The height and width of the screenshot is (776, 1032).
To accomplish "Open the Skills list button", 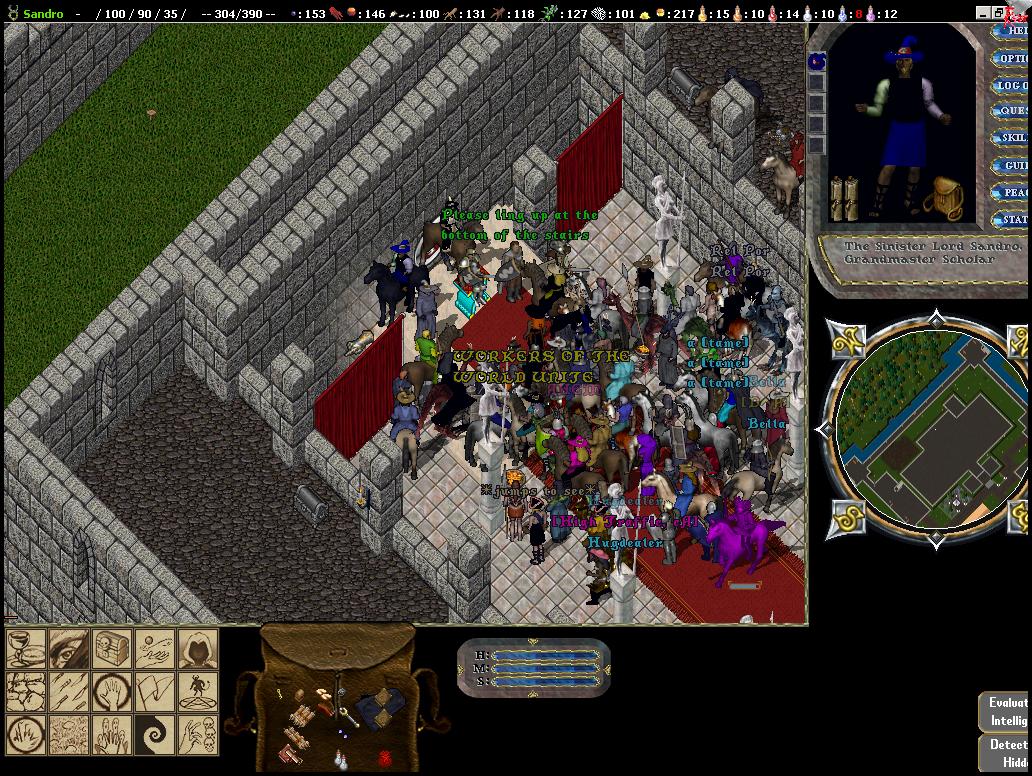I will pyautogui.click(x=1013, y=138).
